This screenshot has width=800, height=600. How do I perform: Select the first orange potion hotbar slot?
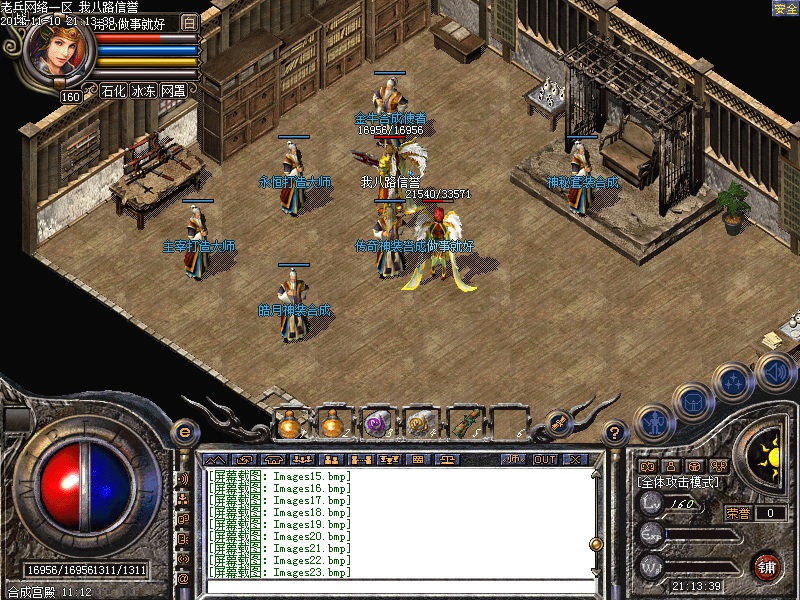point(289,424)
